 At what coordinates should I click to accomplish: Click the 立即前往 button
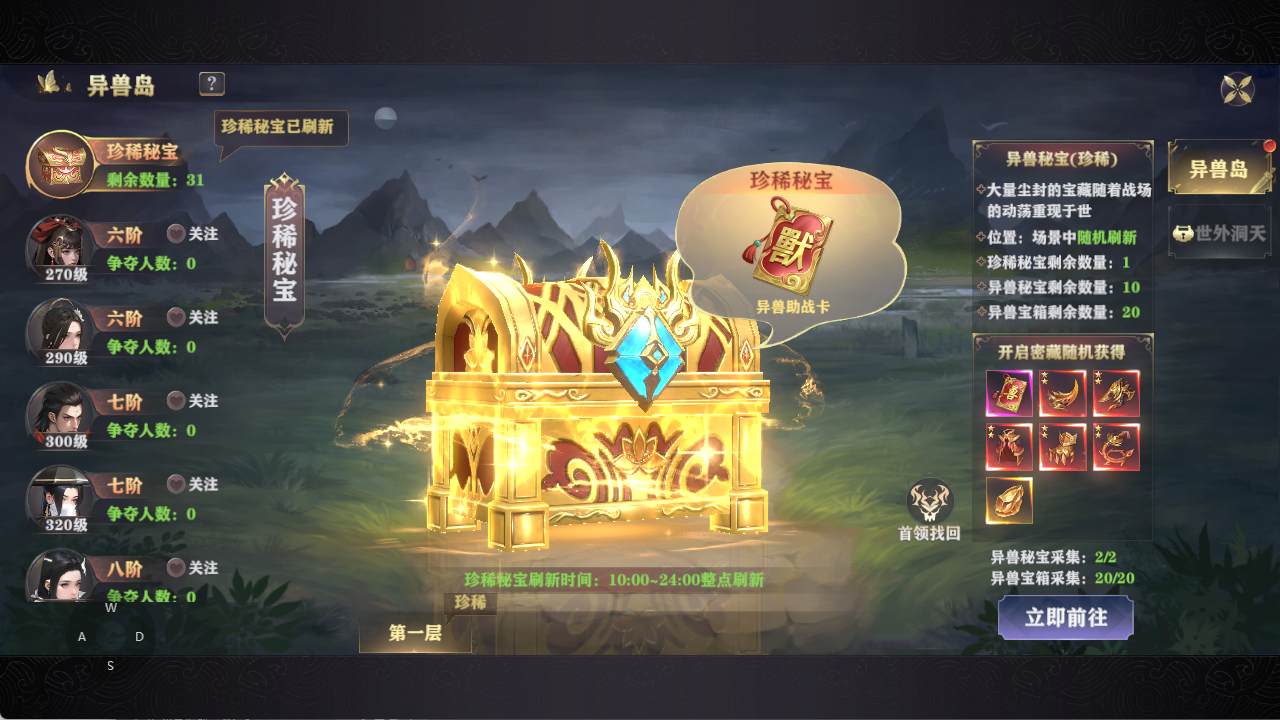coord(1065,618)
